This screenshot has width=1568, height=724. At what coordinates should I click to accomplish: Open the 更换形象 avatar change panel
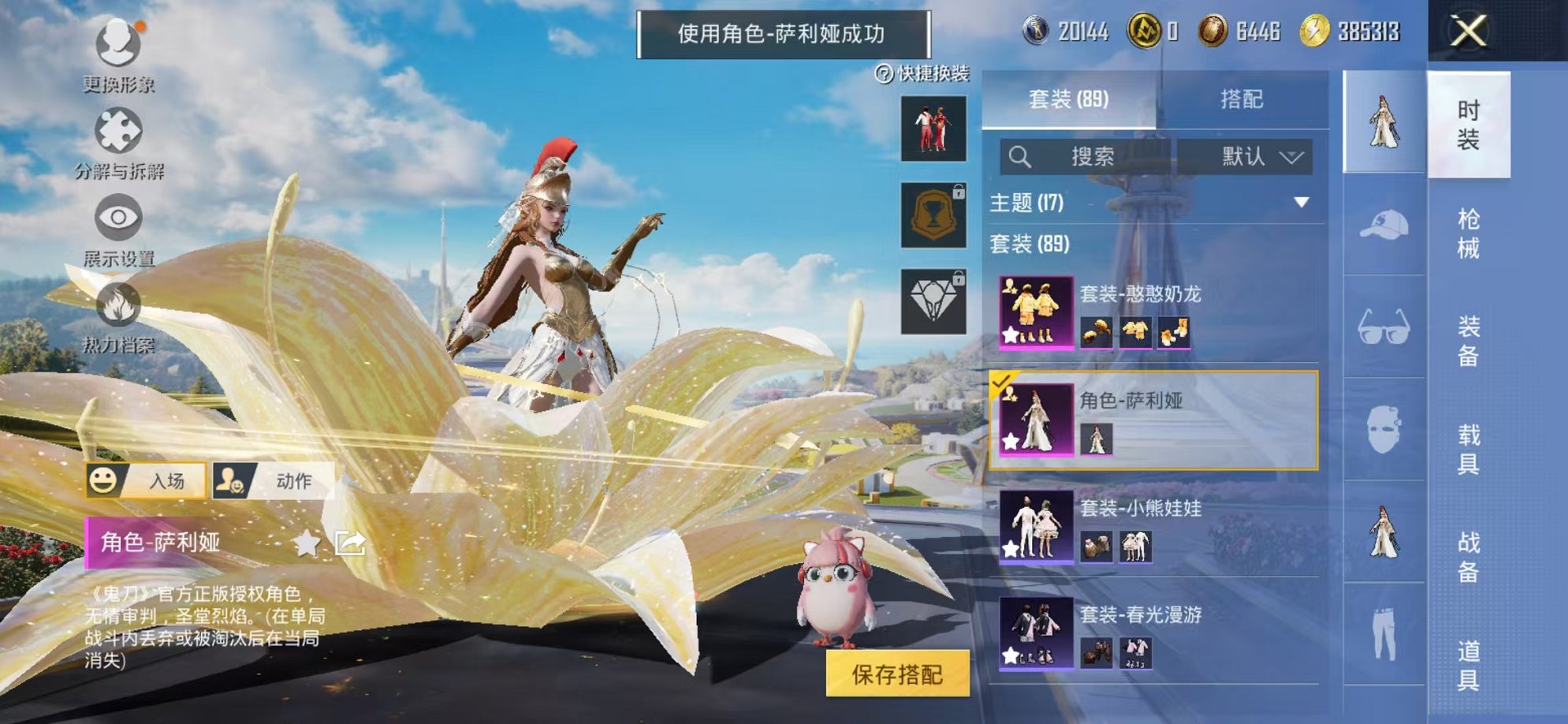pyautogui.click(x=117, y=47)
